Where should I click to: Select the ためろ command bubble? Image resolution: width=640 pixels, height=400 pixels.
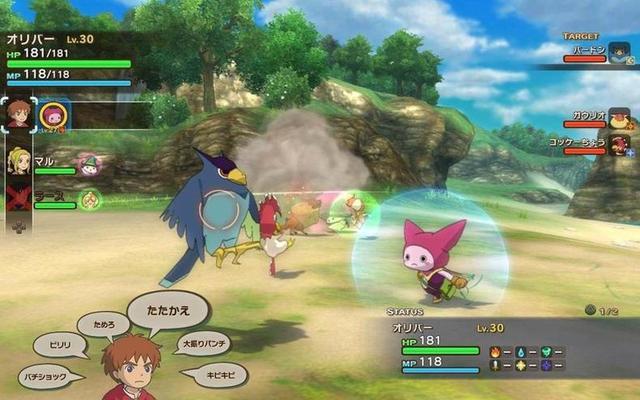104,323
